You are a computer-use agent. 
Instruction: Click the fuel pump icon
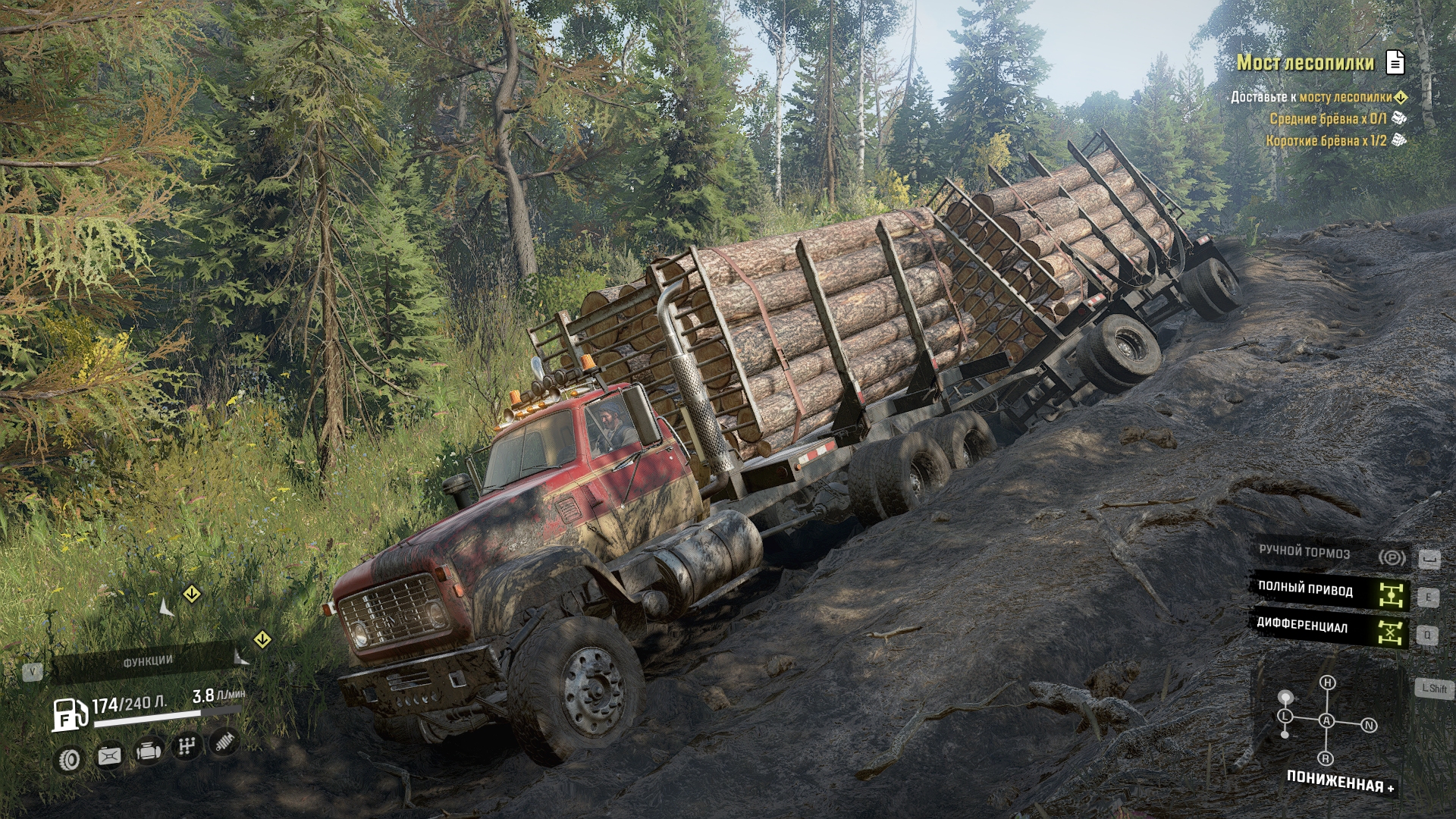[68, 714]
